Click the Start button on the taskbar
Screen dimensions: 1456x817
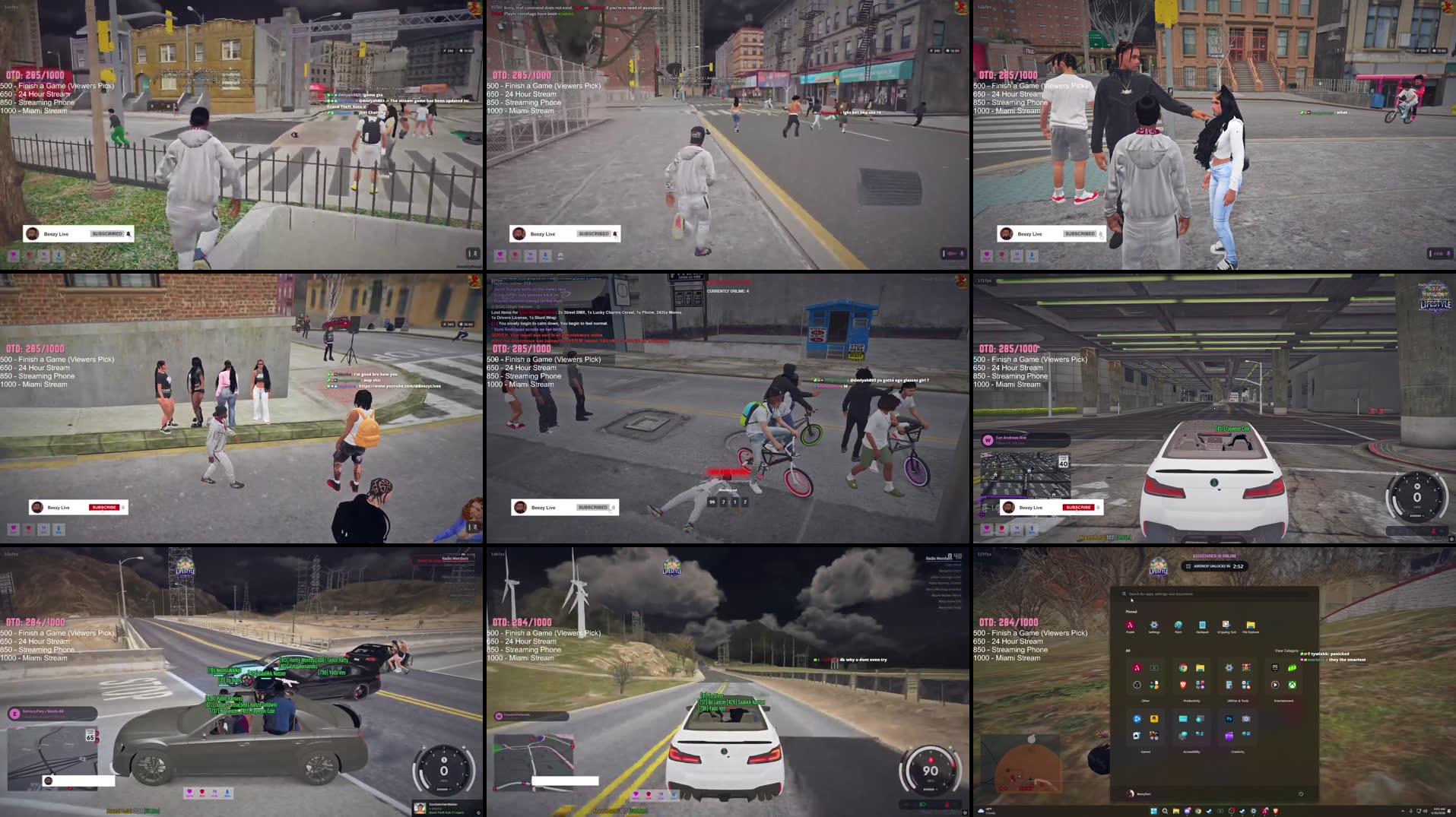[1153, 812]
